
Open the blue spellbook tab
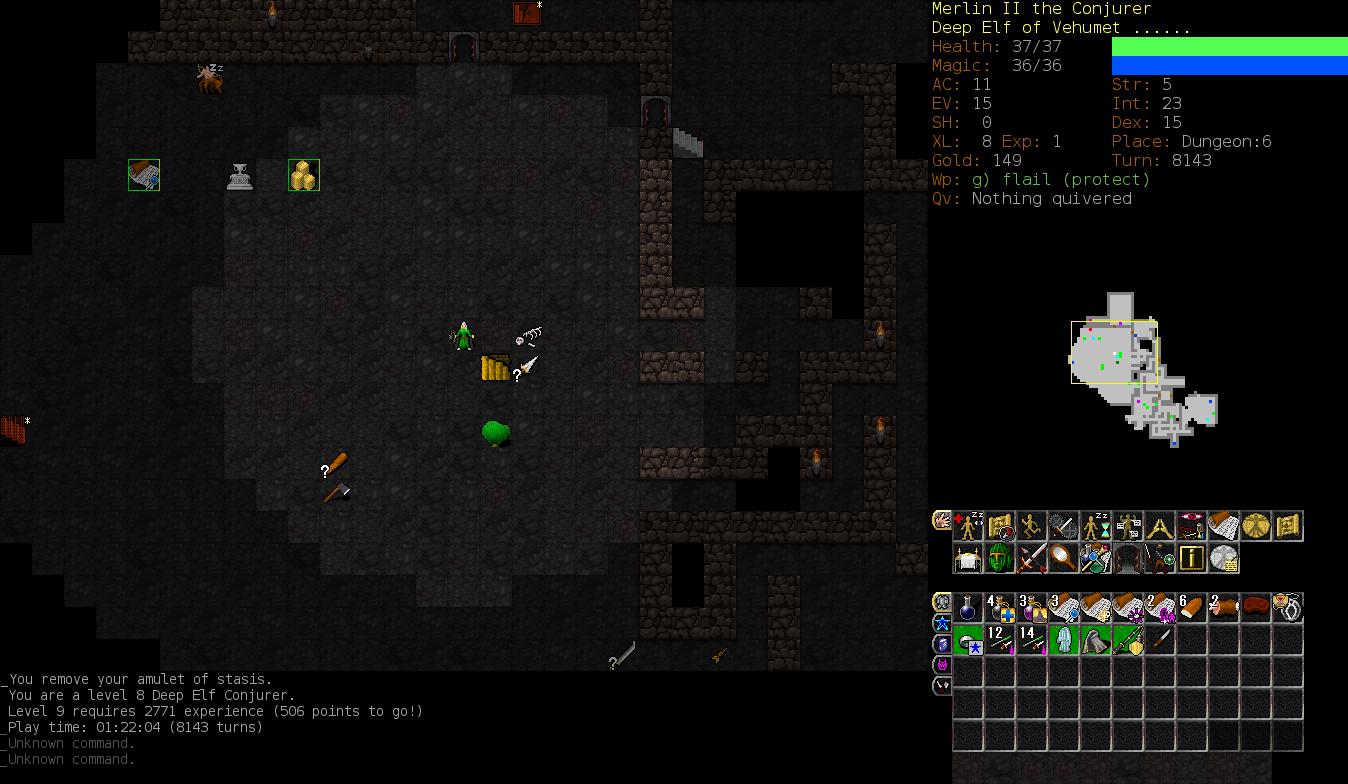pyautogui.click(x=942, y=644)
